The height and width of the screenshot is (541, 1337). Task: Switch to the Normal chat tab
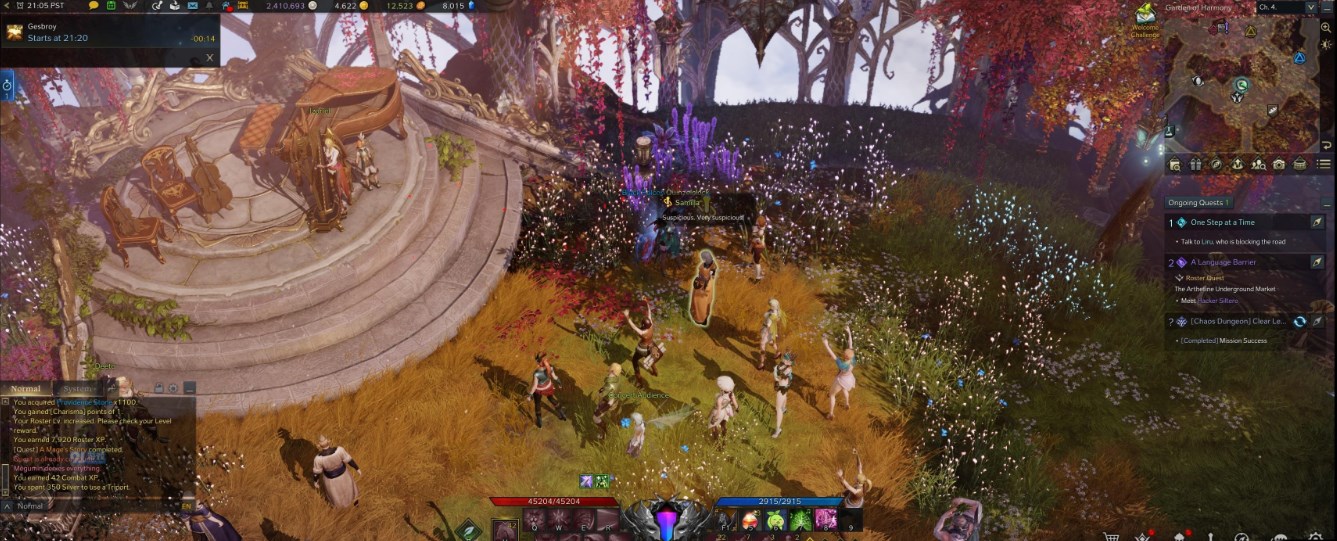coord(25,389)
